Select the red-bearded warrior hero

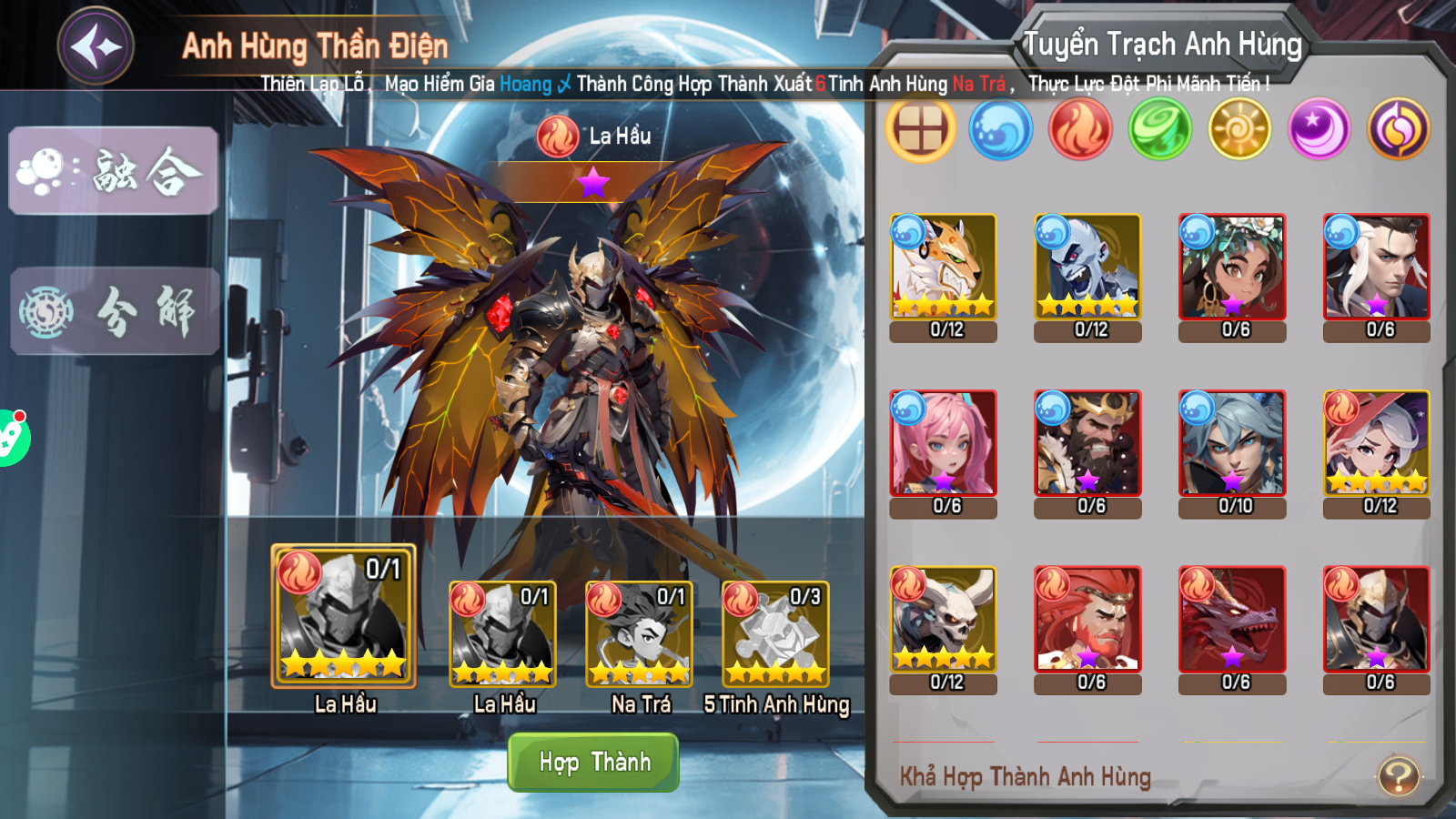(1087, 620)
